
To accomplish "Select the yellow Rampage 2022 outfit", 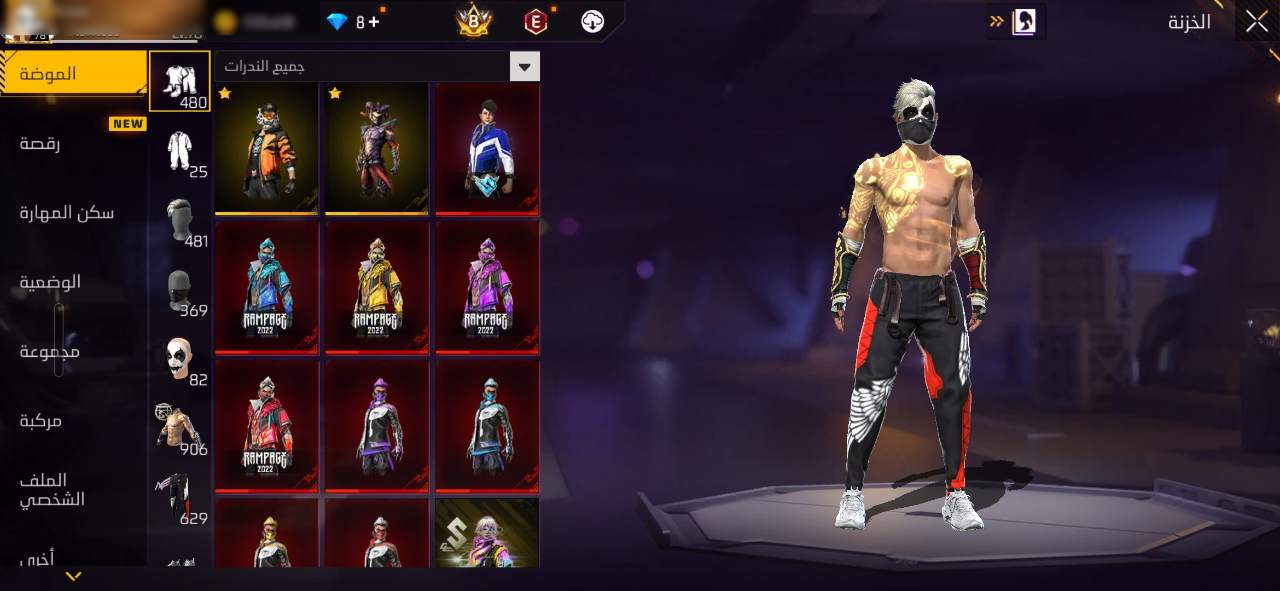I will coord(377,287).
